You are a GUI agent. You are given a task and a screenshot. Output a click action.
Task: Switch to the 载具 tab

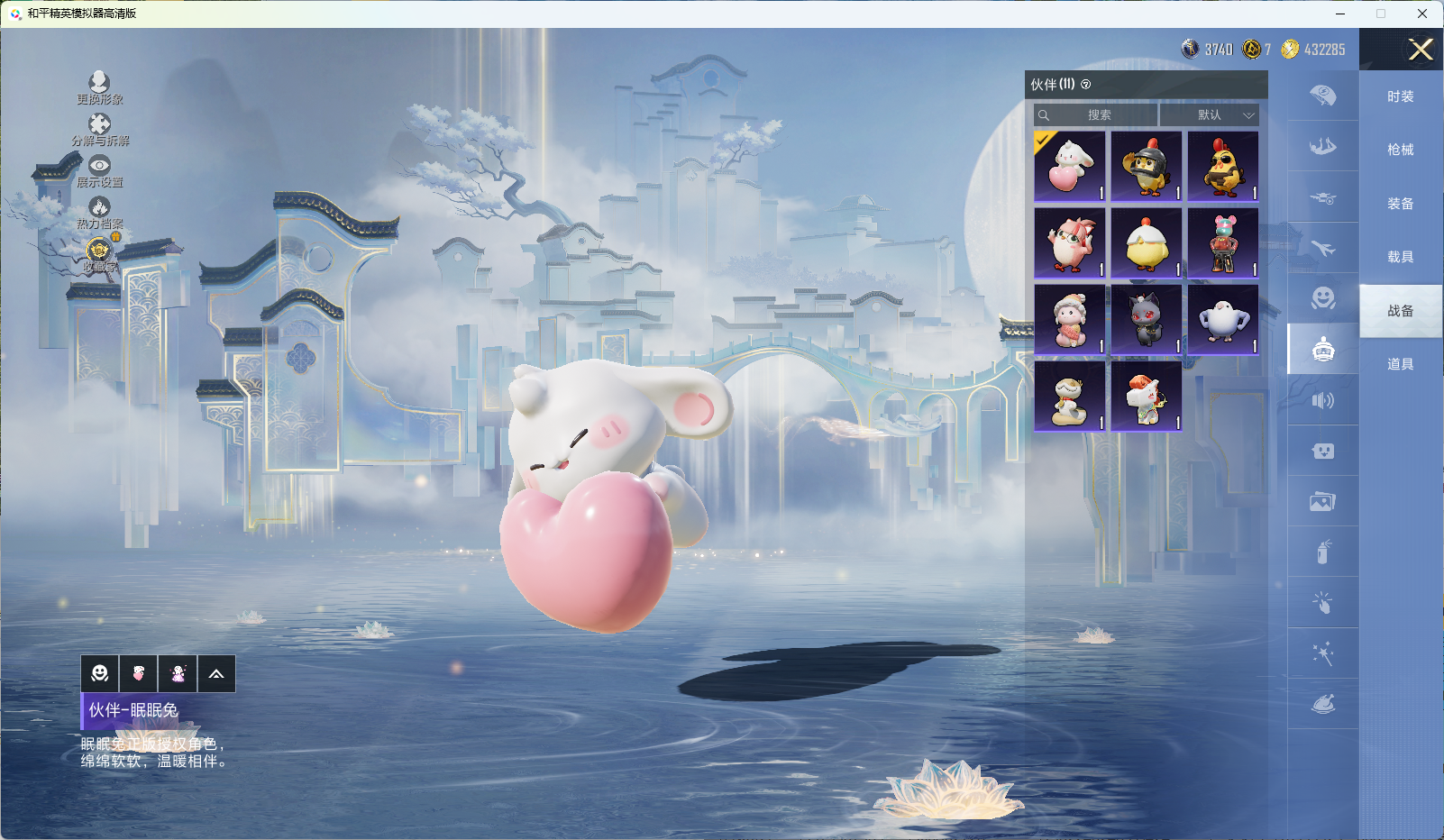point(1400,257)
